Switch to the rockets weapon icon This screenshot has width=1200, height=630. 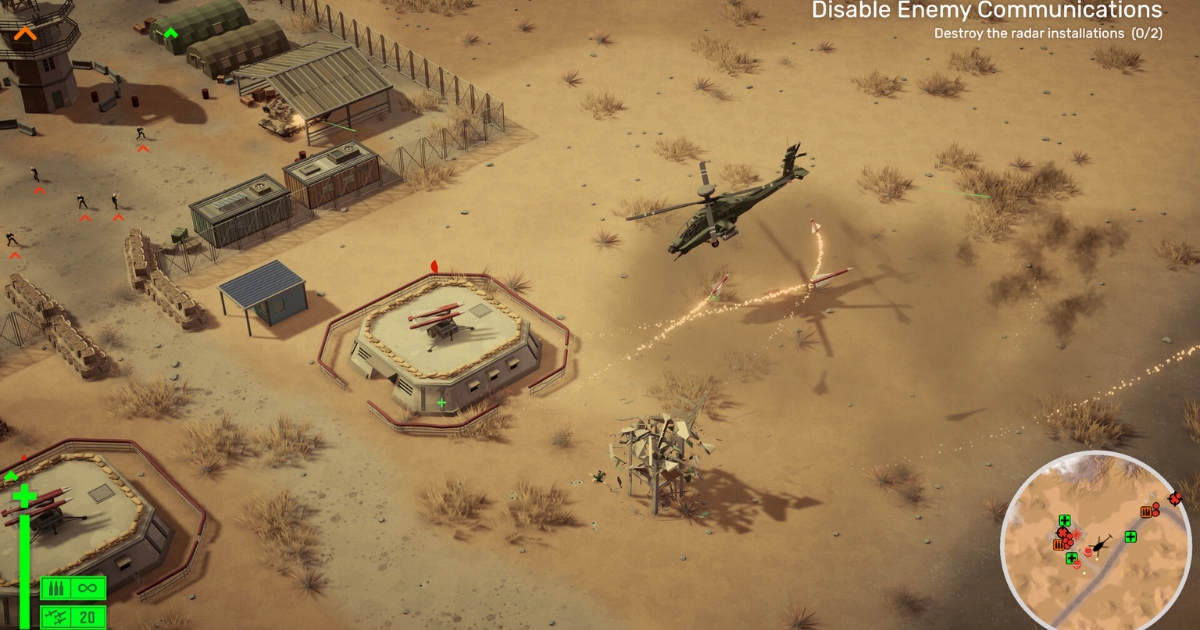click(56, 616)
